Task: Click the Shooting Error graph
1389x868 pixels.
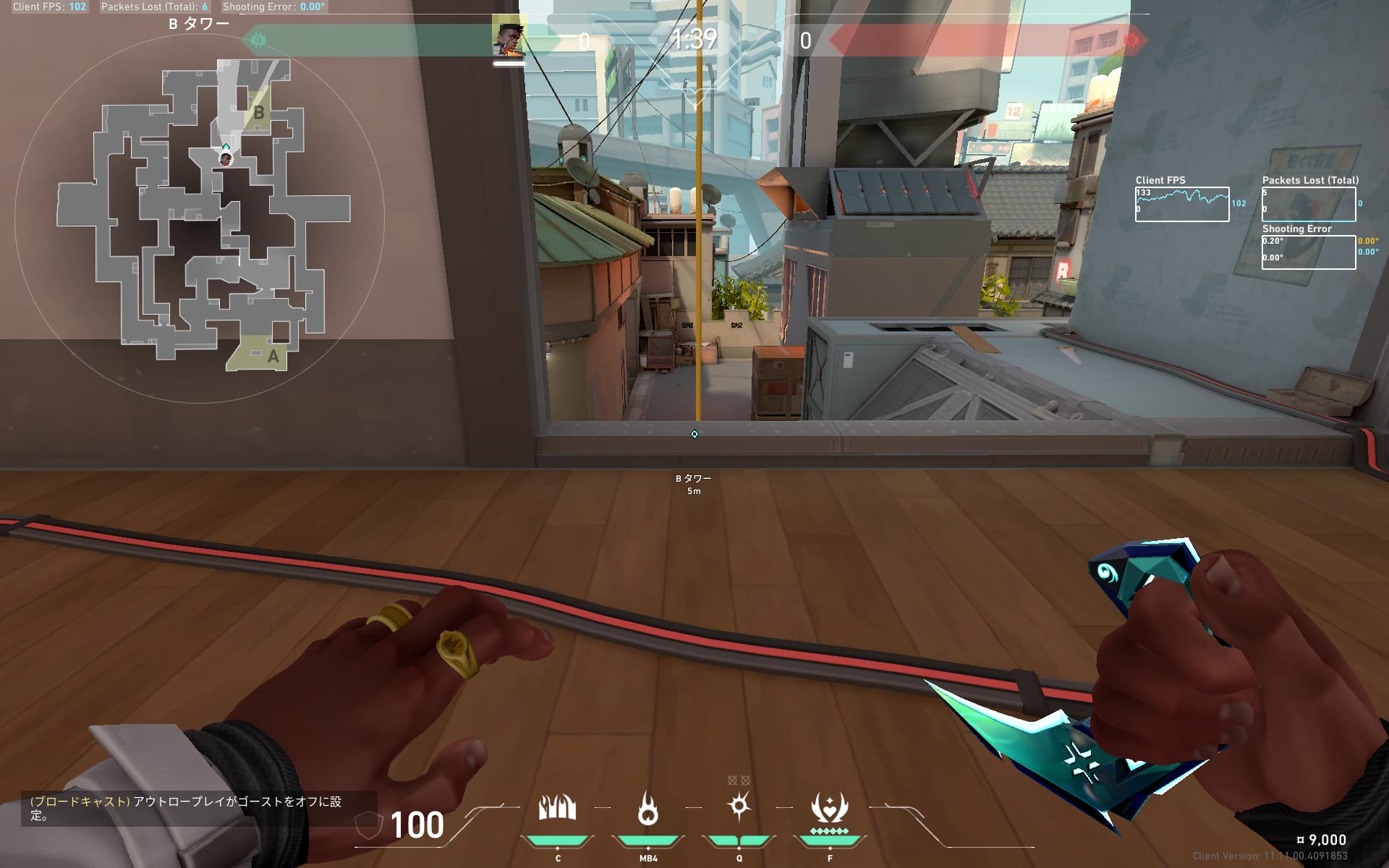Action: coord(1308,252)
